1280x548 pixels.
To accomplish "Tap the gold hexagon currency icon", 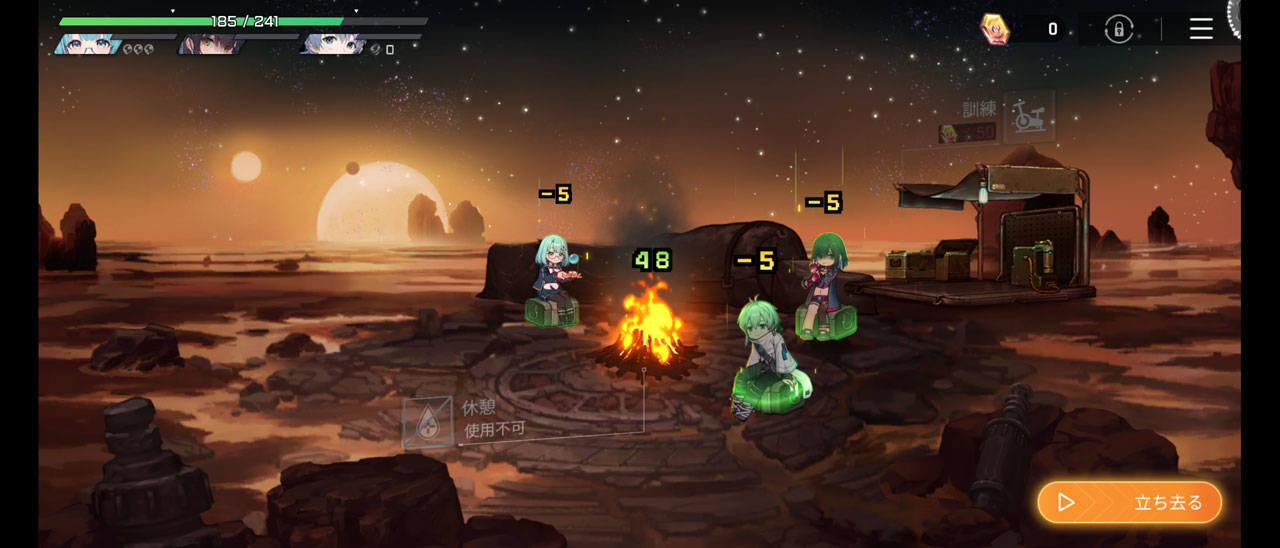I will tap(994, 29).
